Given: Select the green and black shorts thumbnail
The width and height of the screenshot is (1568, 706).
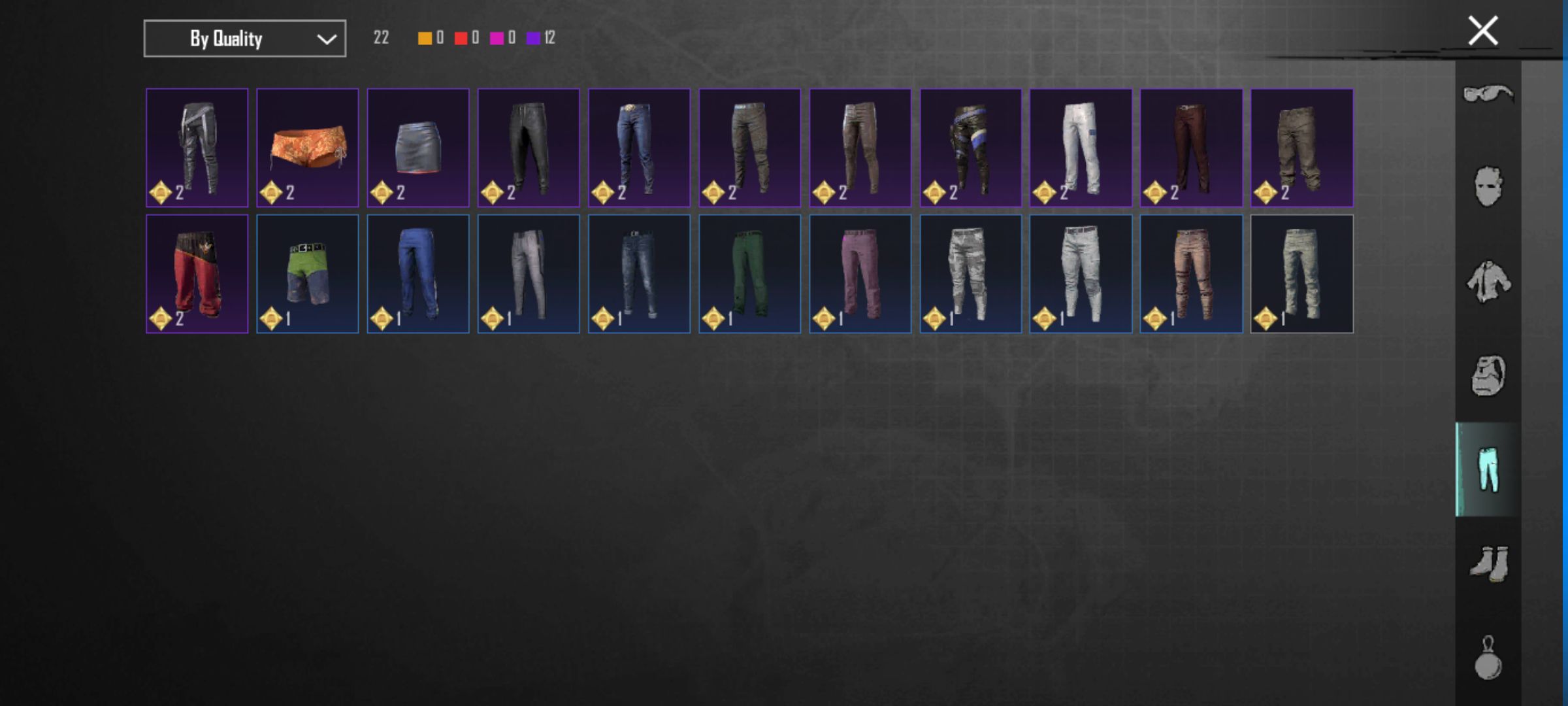Looking at the screenshot, I should pyautogui.click(x=308, y=273).
